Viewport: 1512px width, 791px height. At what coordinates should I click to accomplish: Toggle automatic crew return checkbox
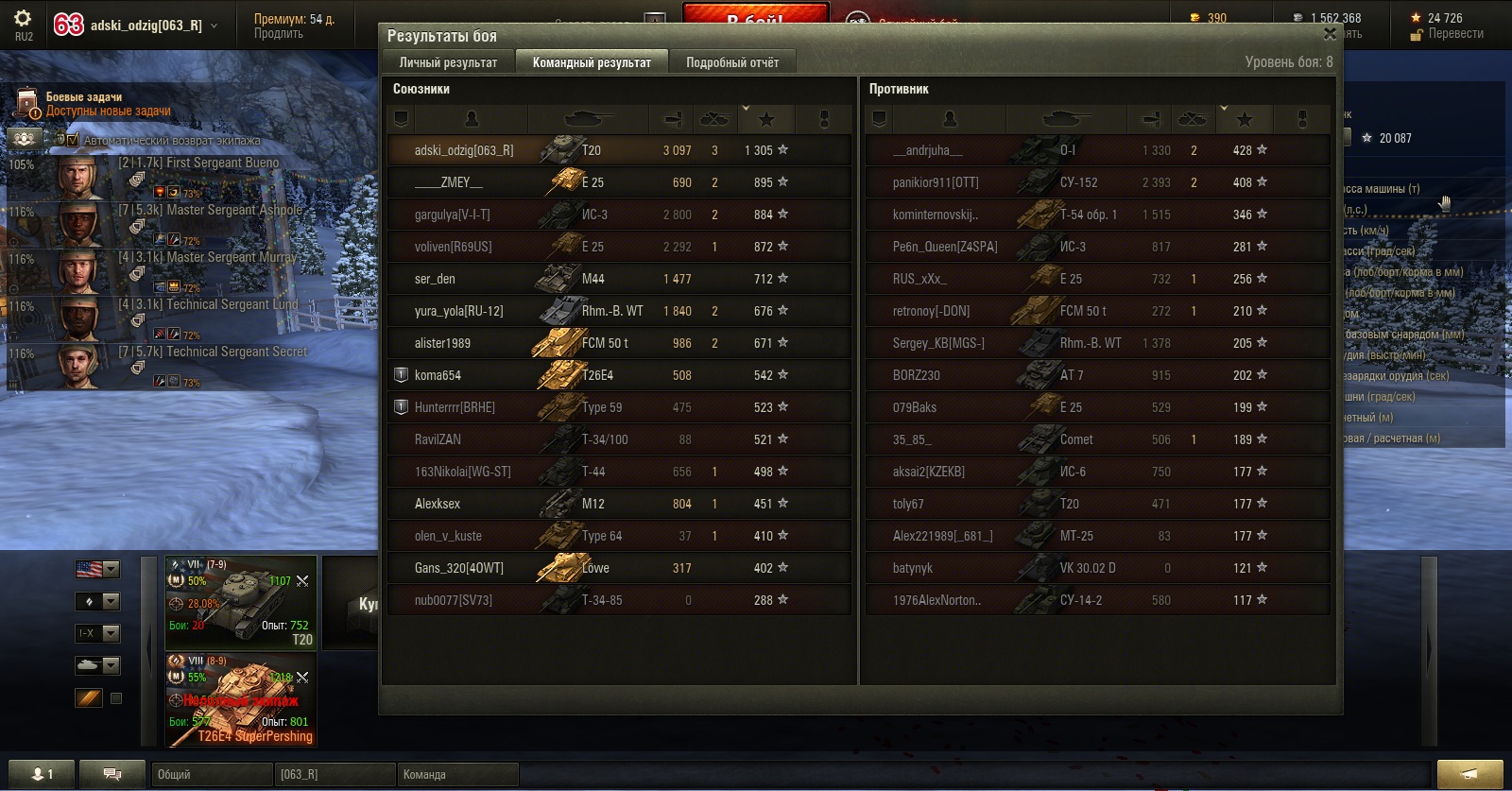(73, 140)
